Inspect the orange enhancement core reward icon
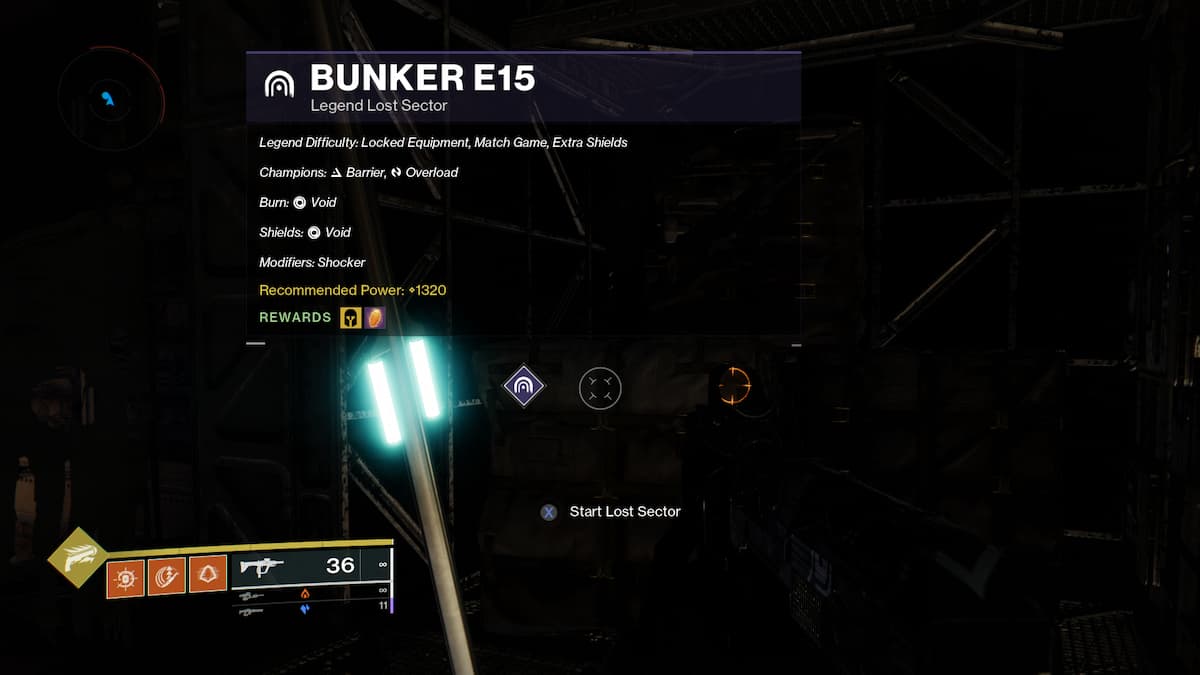 point(375,318)
